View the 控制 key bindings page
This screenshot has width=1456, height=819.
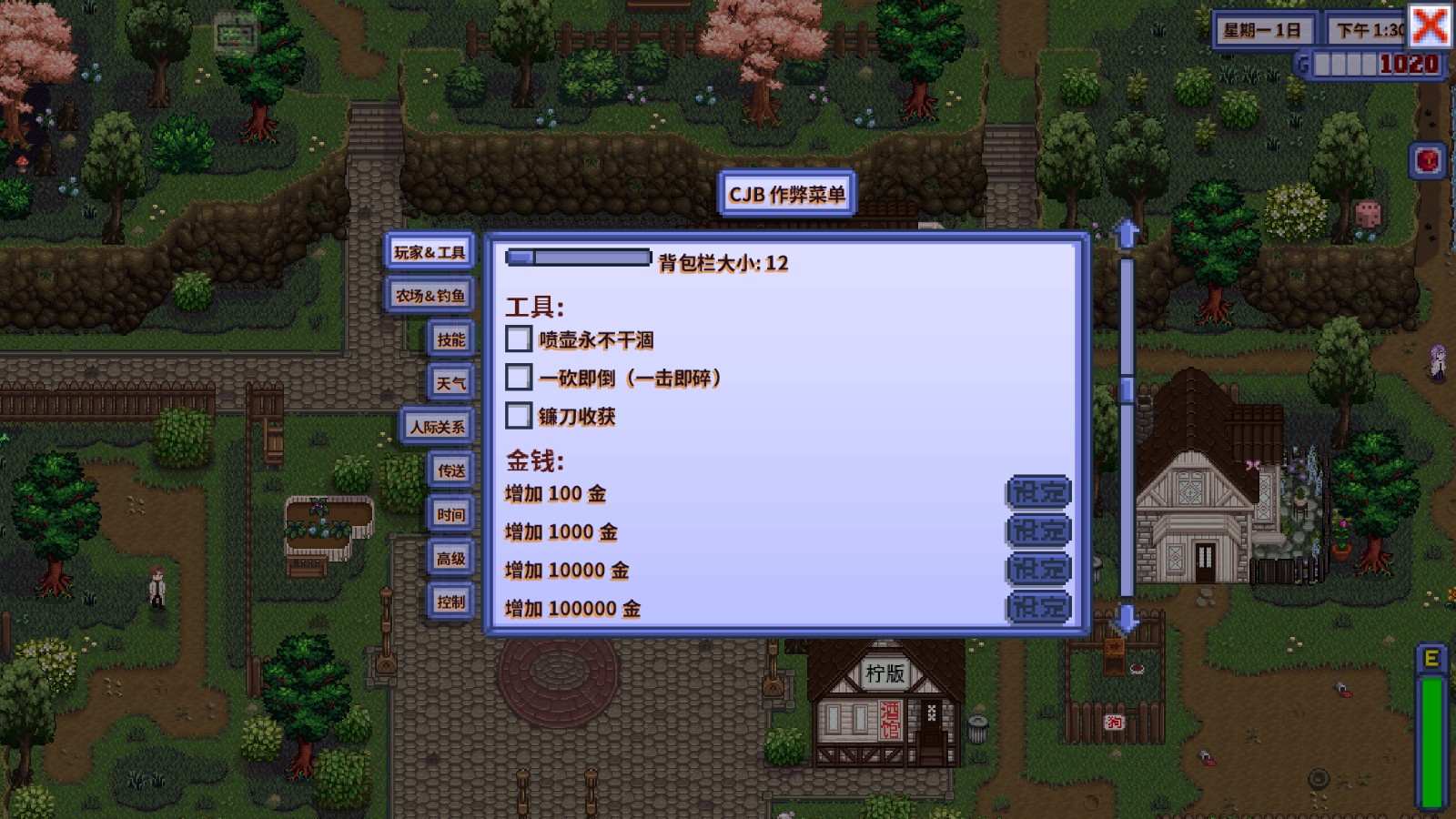pos(451,602)
